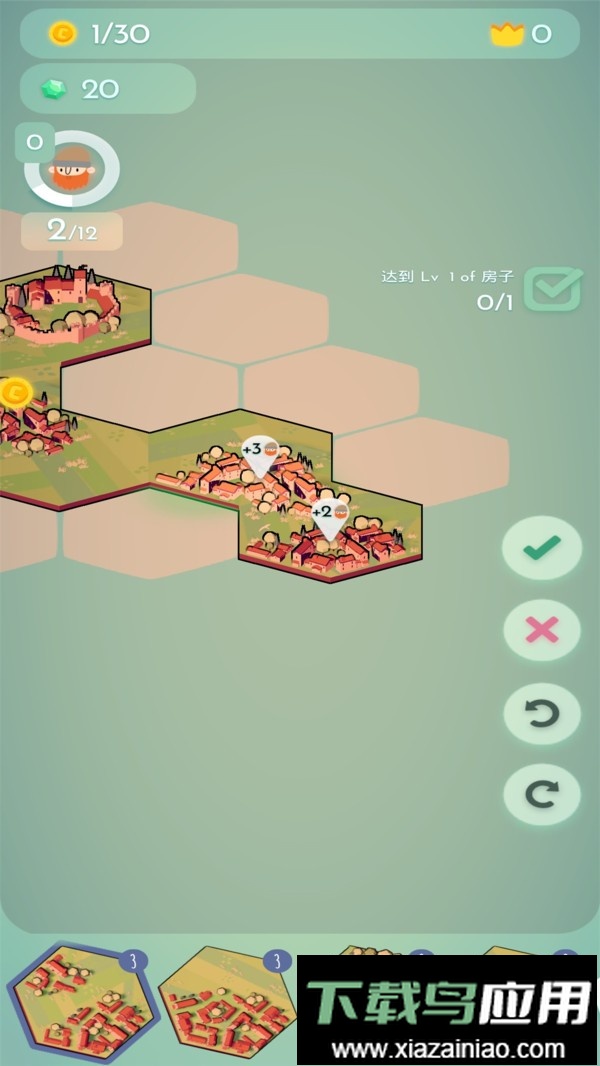Redo the undone move
The width and height of the screenshot is (600, 1066).
(542, 795)
